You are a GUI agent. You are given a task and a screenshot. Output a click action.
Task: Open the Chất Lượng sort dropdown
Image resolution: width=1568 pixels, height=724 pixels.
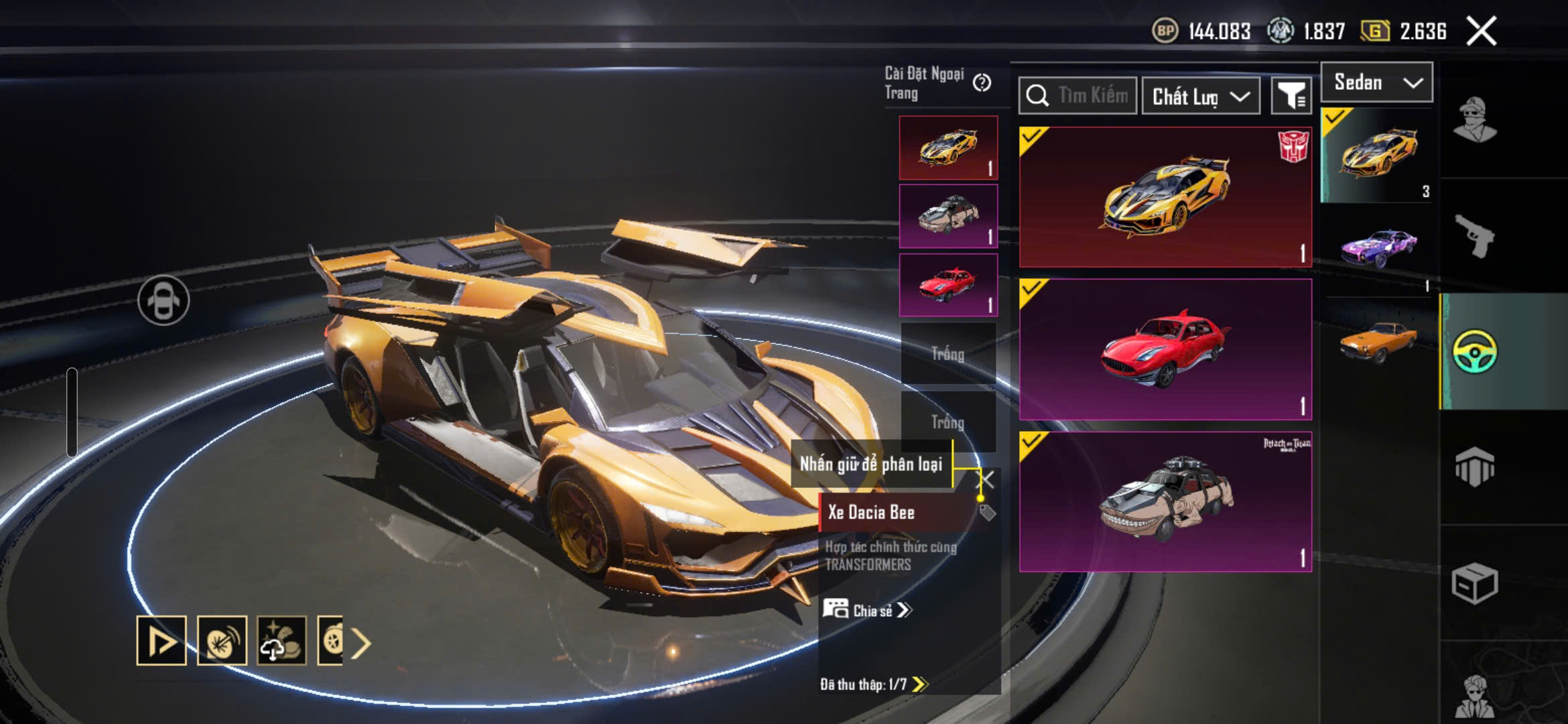click(1200, 97)
